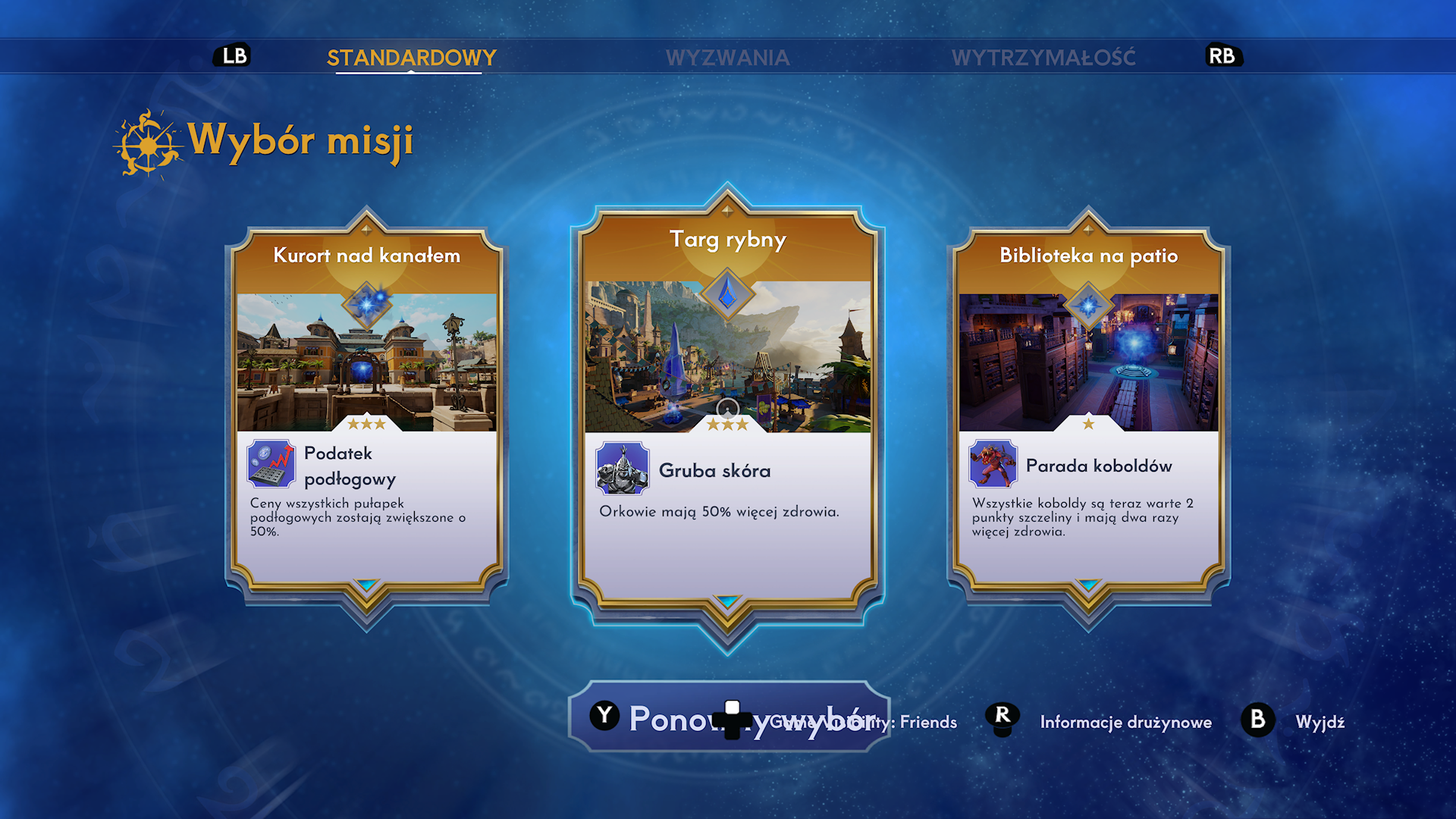Switch to the Standardowy tab
Screen dimensions: 1456x819
click(411, 58)
